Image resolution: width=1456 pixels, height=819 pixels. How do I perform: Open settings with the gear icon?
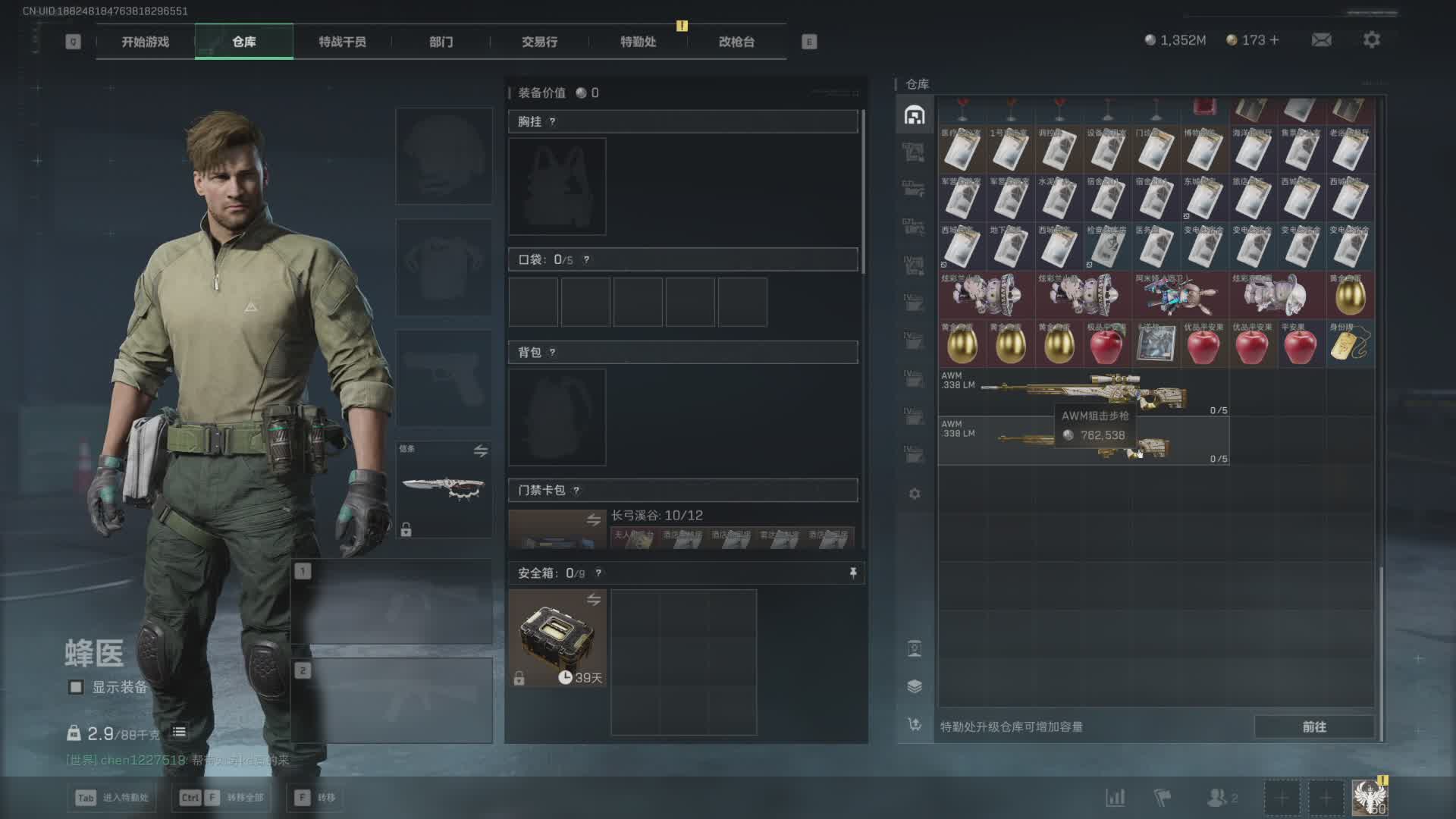tap(1371, 39)
